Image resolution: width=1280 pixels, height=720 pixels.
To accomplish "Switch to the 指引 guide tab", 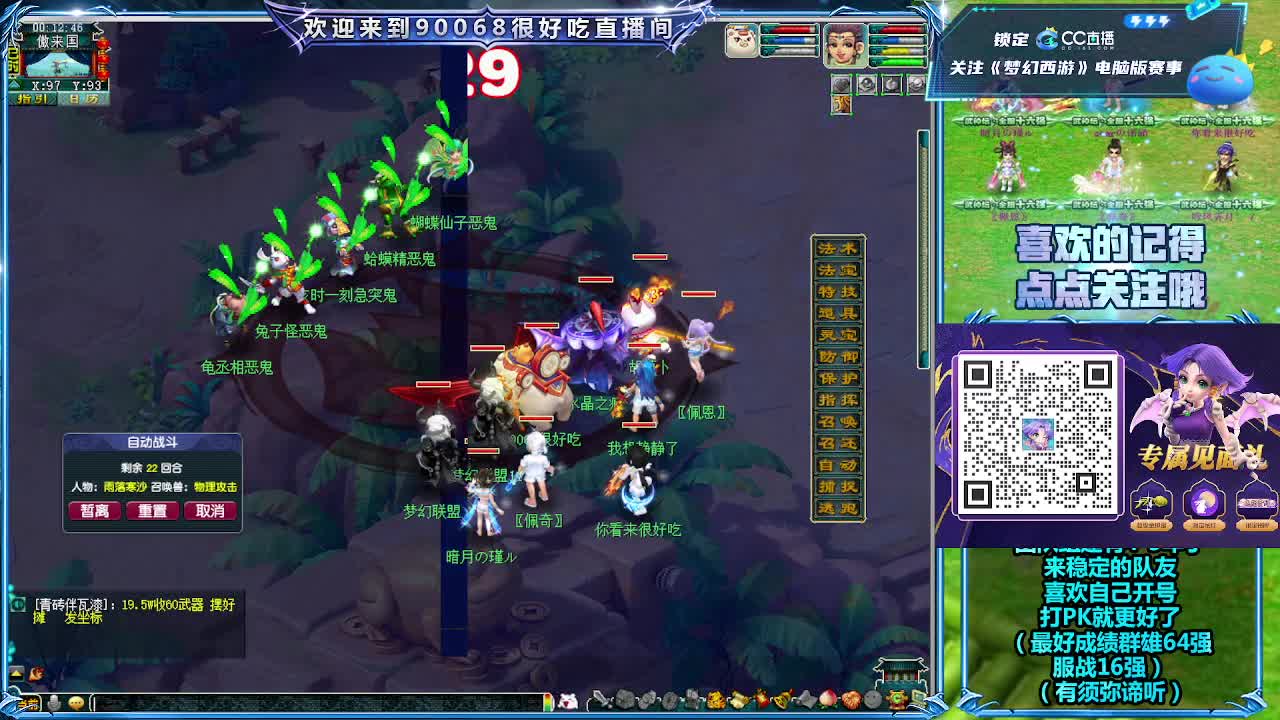I will [32, 98].
